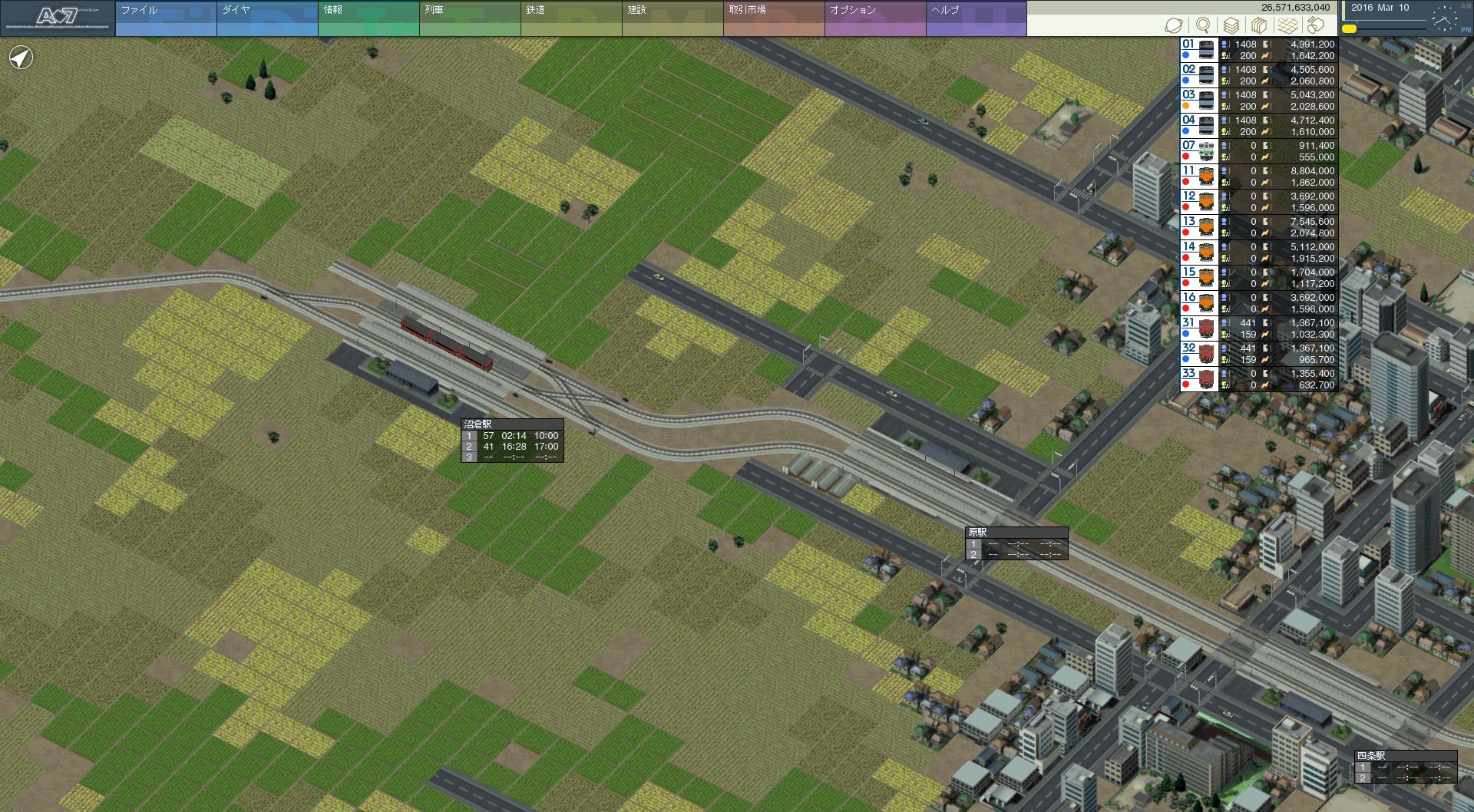Click the stacked layers icon
The height and width of the screenshot is (812, 1474).
[1231, 25]
